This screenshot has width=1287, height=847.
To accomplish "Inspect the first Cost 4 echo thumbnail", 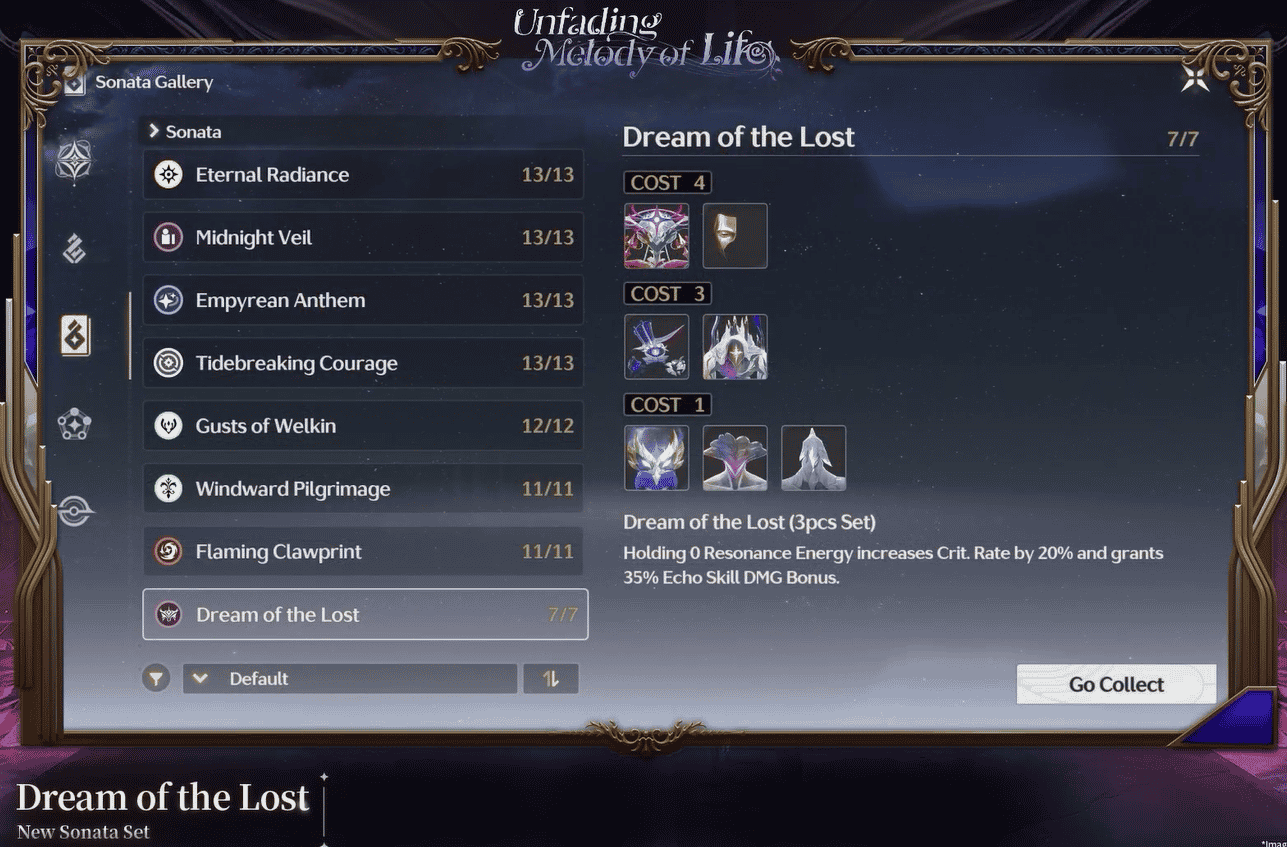I will coord(656,236).
